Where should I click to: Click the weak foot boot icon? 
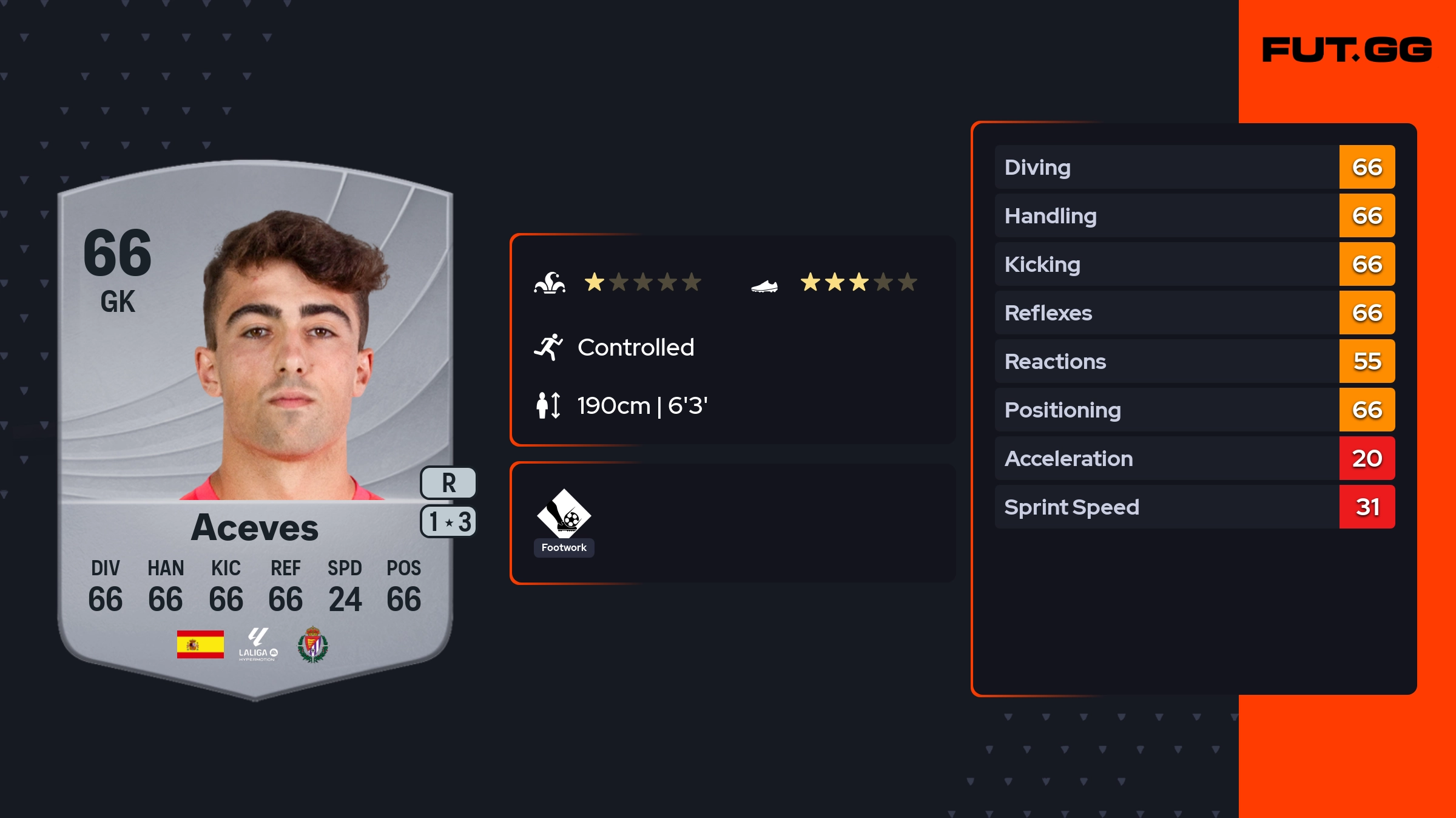coord(764,285)
